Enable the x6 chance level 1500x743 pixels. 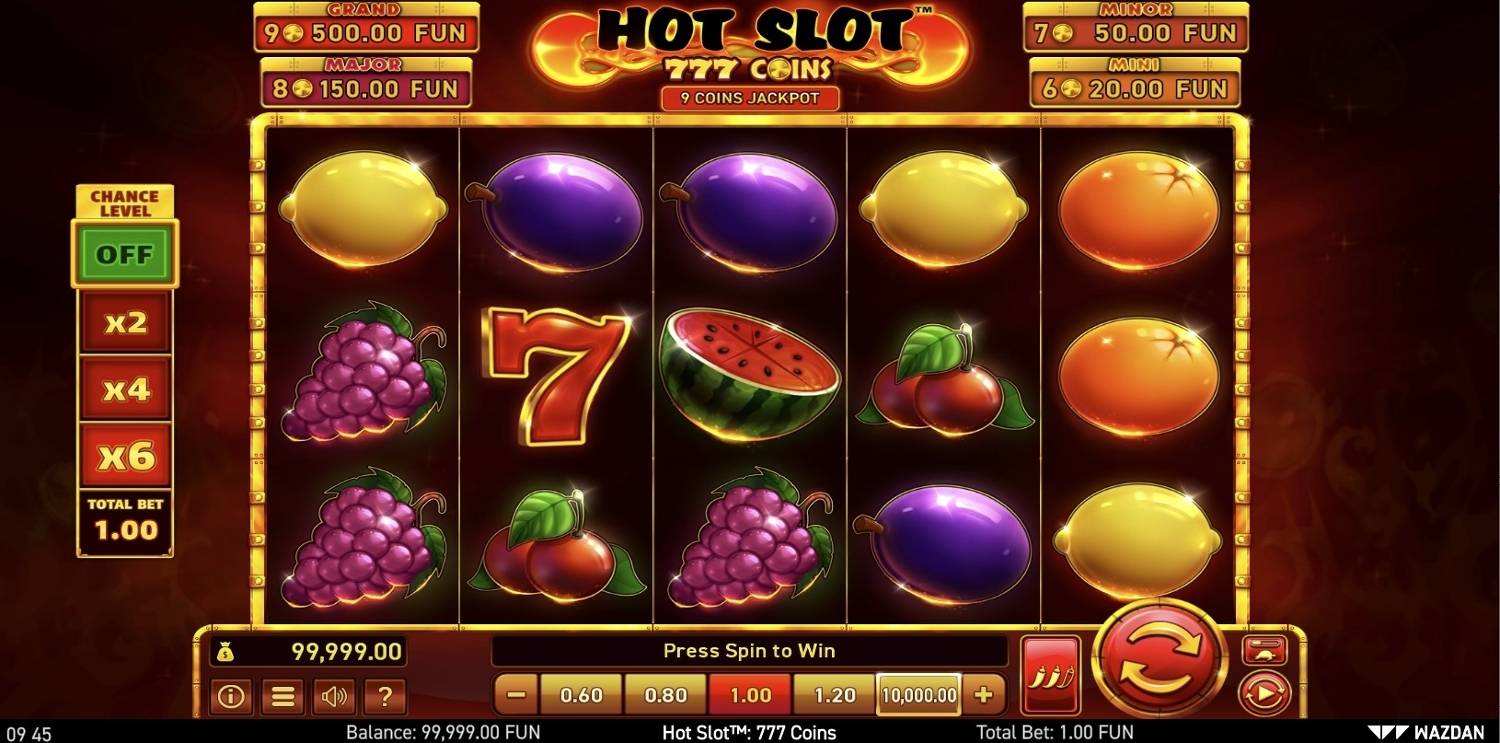(x=124, y=455)
